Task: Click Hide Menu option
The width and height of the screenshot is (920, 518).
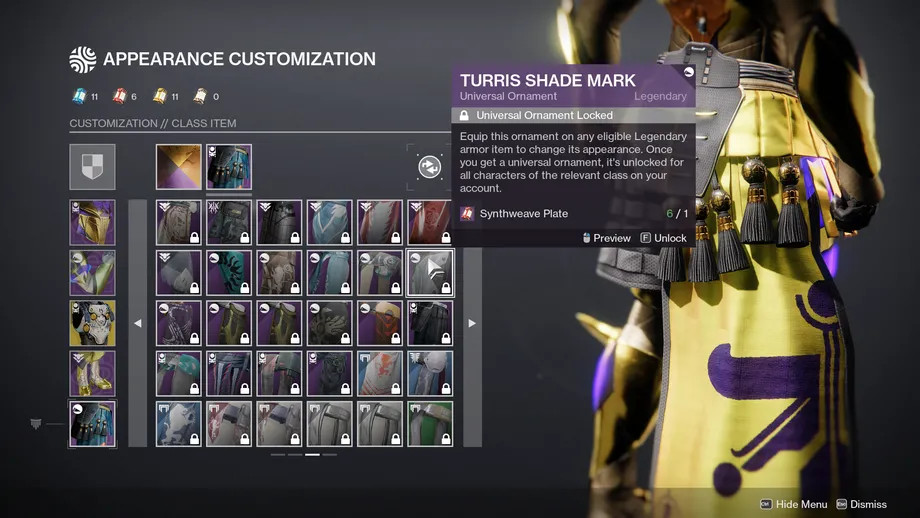Action: click(x=793, y=505)
